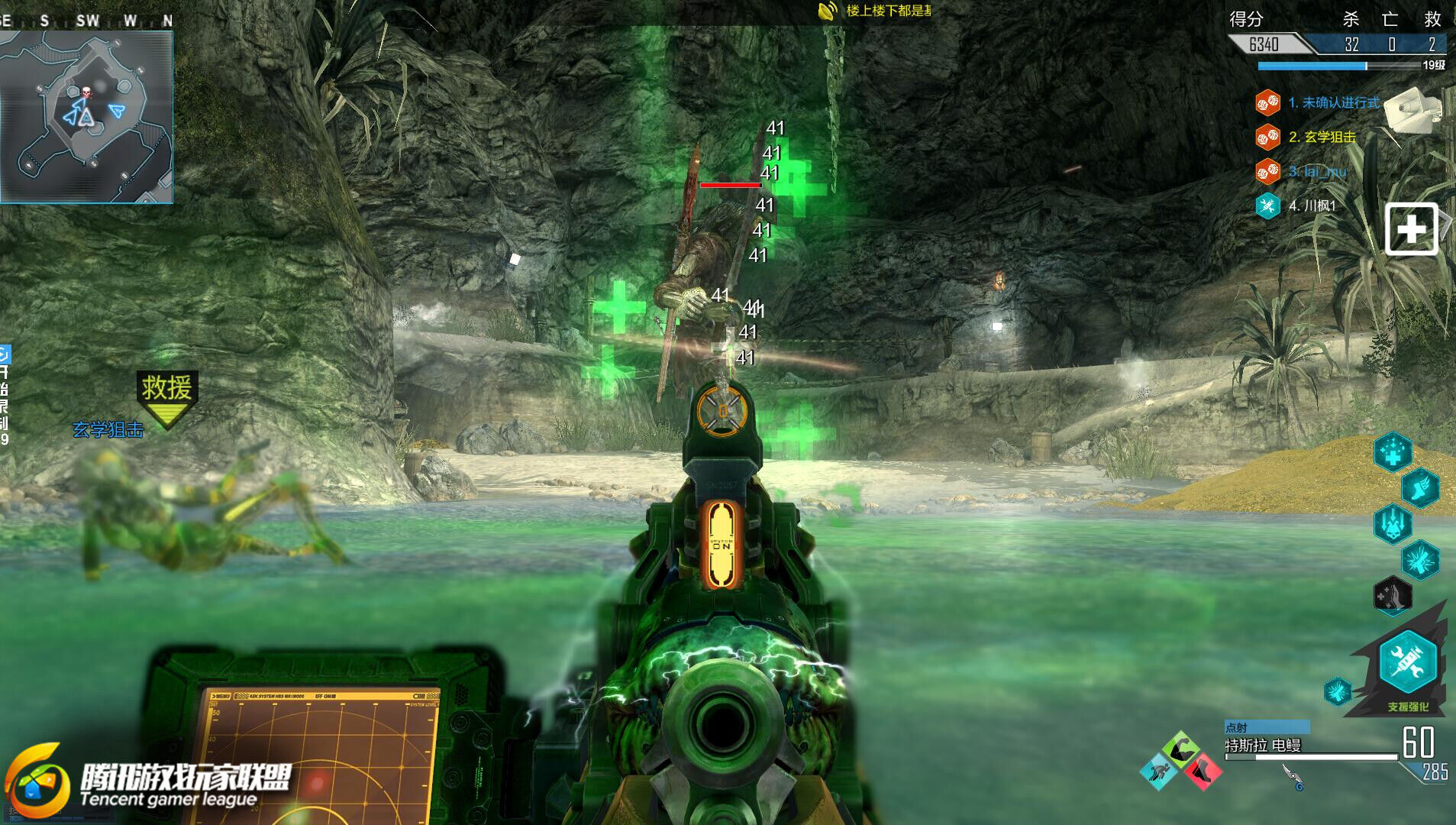Select player row lai_mu
This screenshot has width=1456, height=825.
pos(1317,171)
